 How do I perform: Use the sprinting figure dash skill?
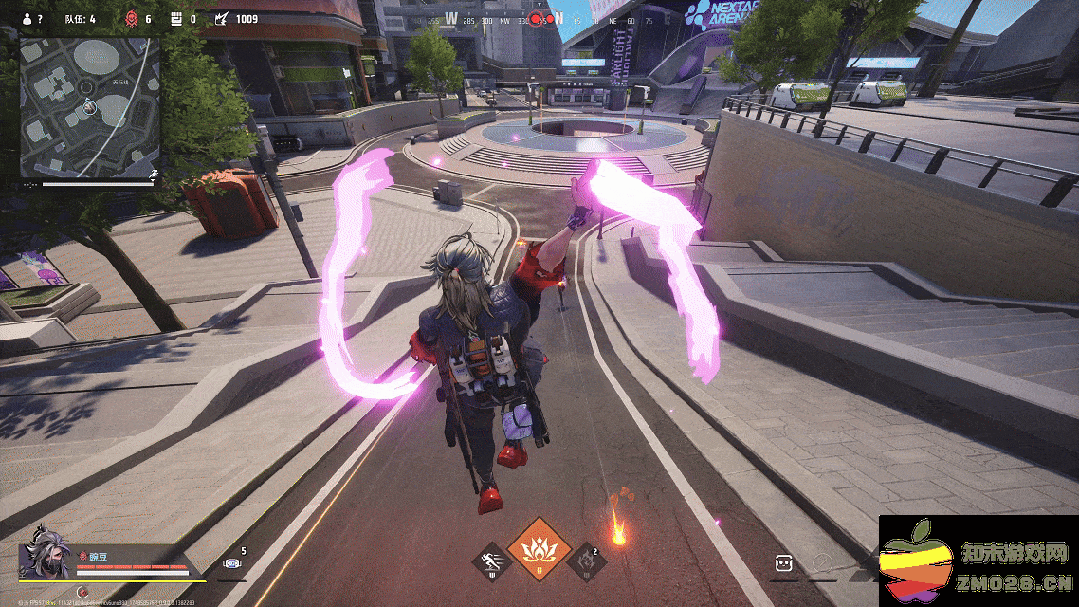tap(490, 562)
